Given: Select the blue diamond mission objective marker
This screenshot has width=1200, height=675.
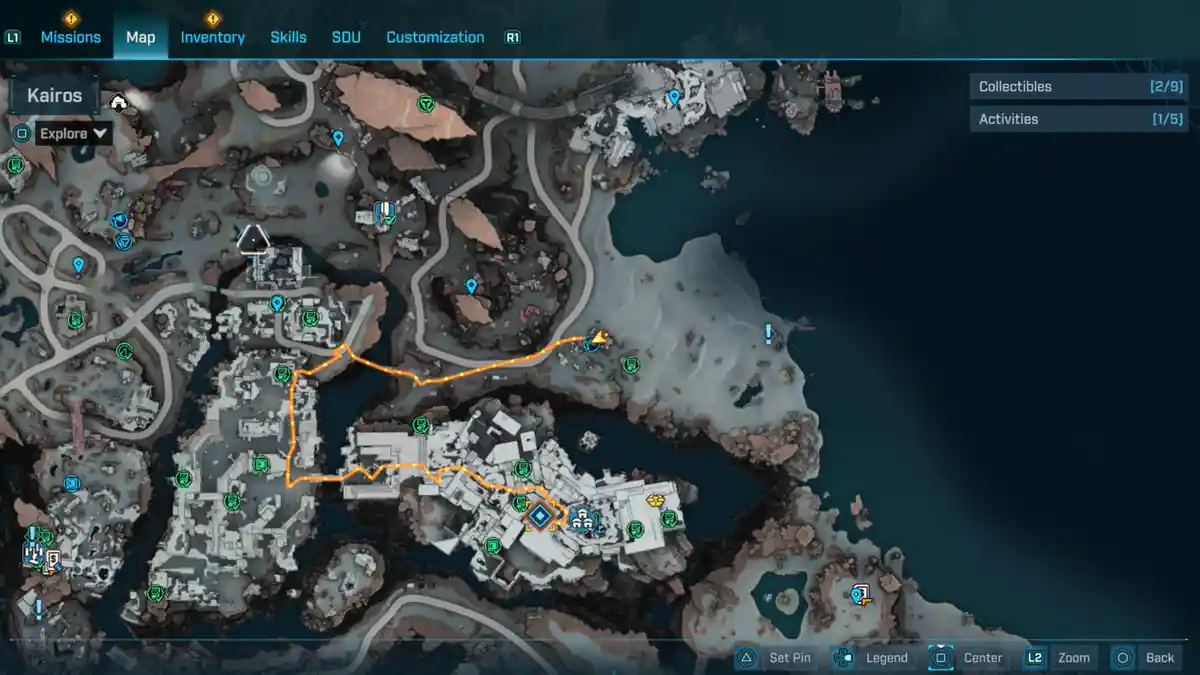Looking at the screenshot, I should [x=540, y=516].
